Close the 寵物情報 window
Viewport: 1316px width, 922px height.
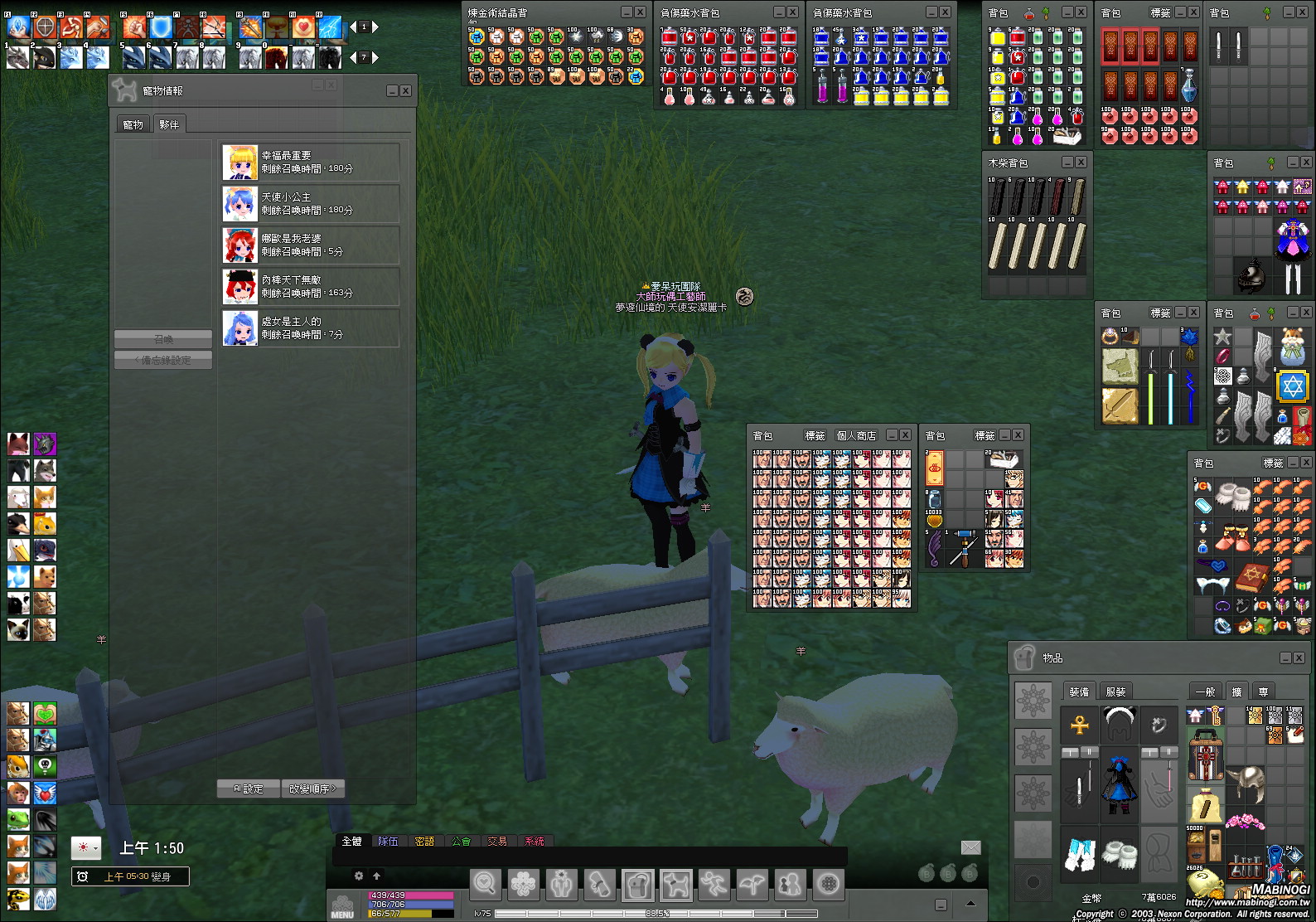[x=406, y=90]
